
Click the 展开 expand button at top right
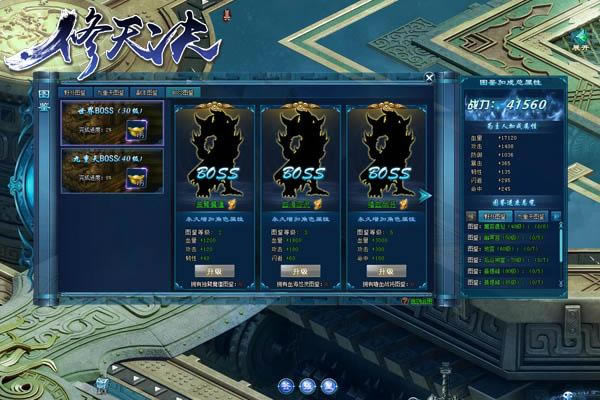pyautogui.click(x=580, y=41)
